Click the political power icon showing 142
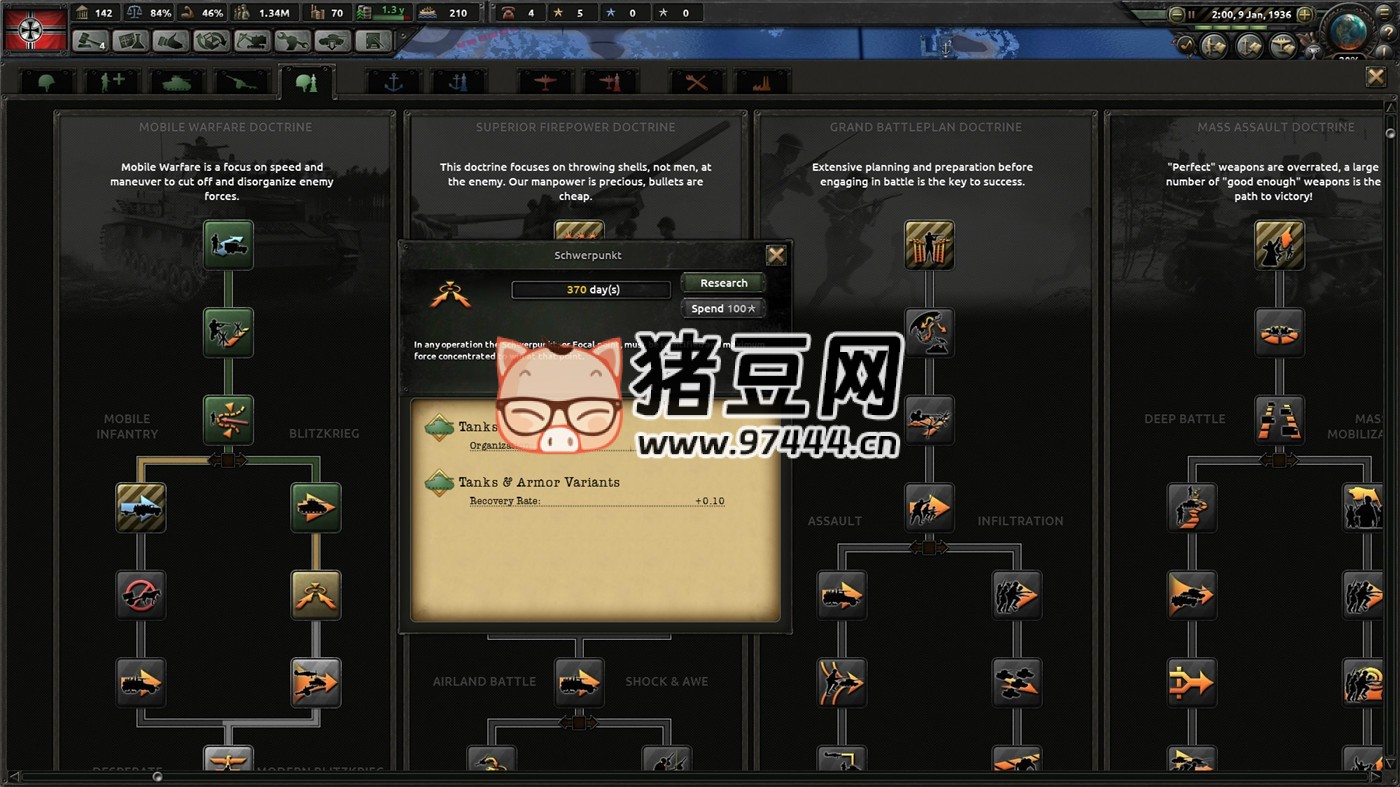The image size is (1400, 787). point(82,12)
